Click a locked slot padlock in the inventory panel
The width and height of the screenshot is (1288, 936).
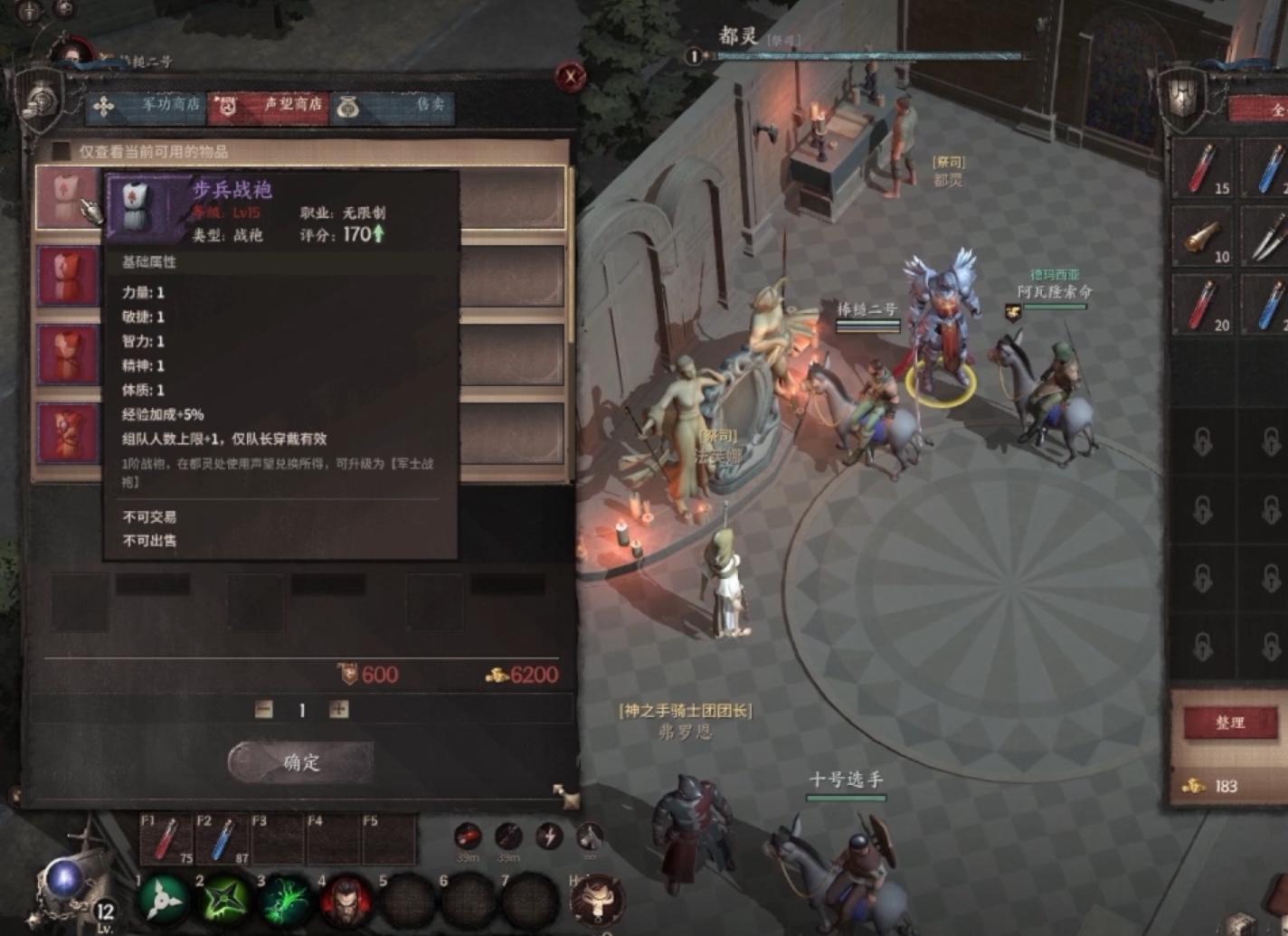pos(1203,443)
